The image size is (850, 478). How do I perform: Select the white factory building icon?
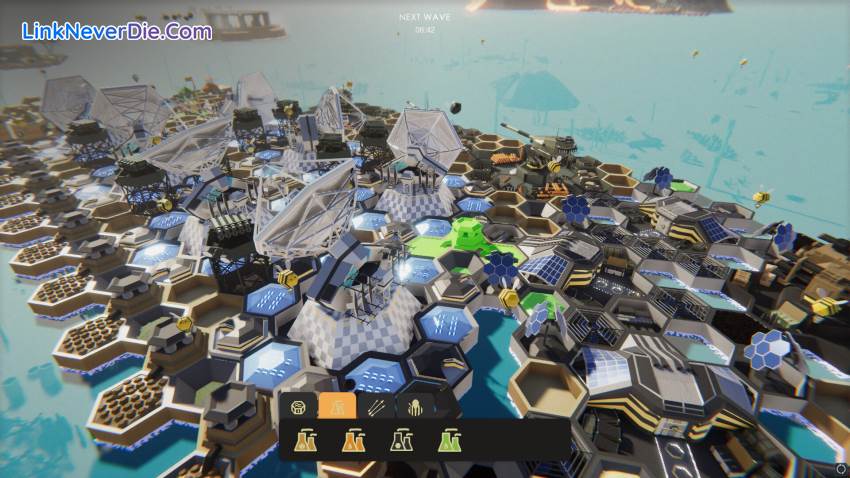[401, 439]
